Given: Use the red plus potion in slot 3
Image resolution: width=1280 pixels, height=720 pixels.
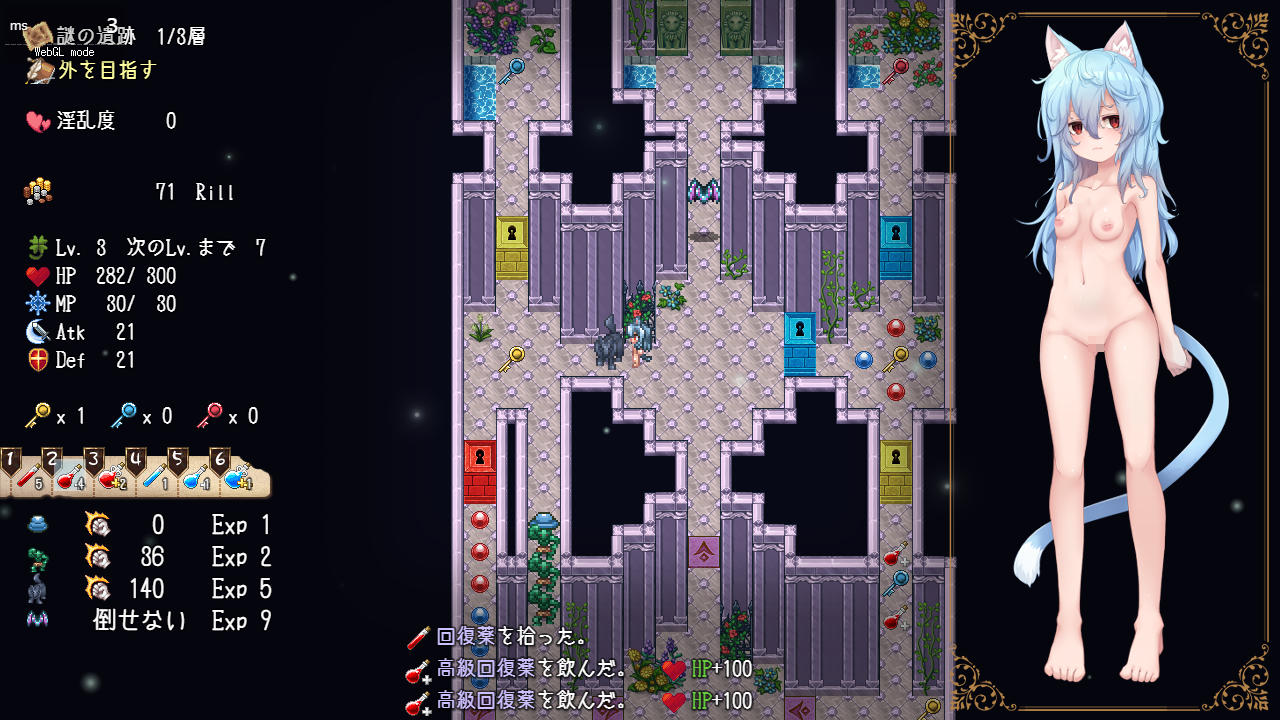Looking at the screenshot, I should click(x=111, y=478).
